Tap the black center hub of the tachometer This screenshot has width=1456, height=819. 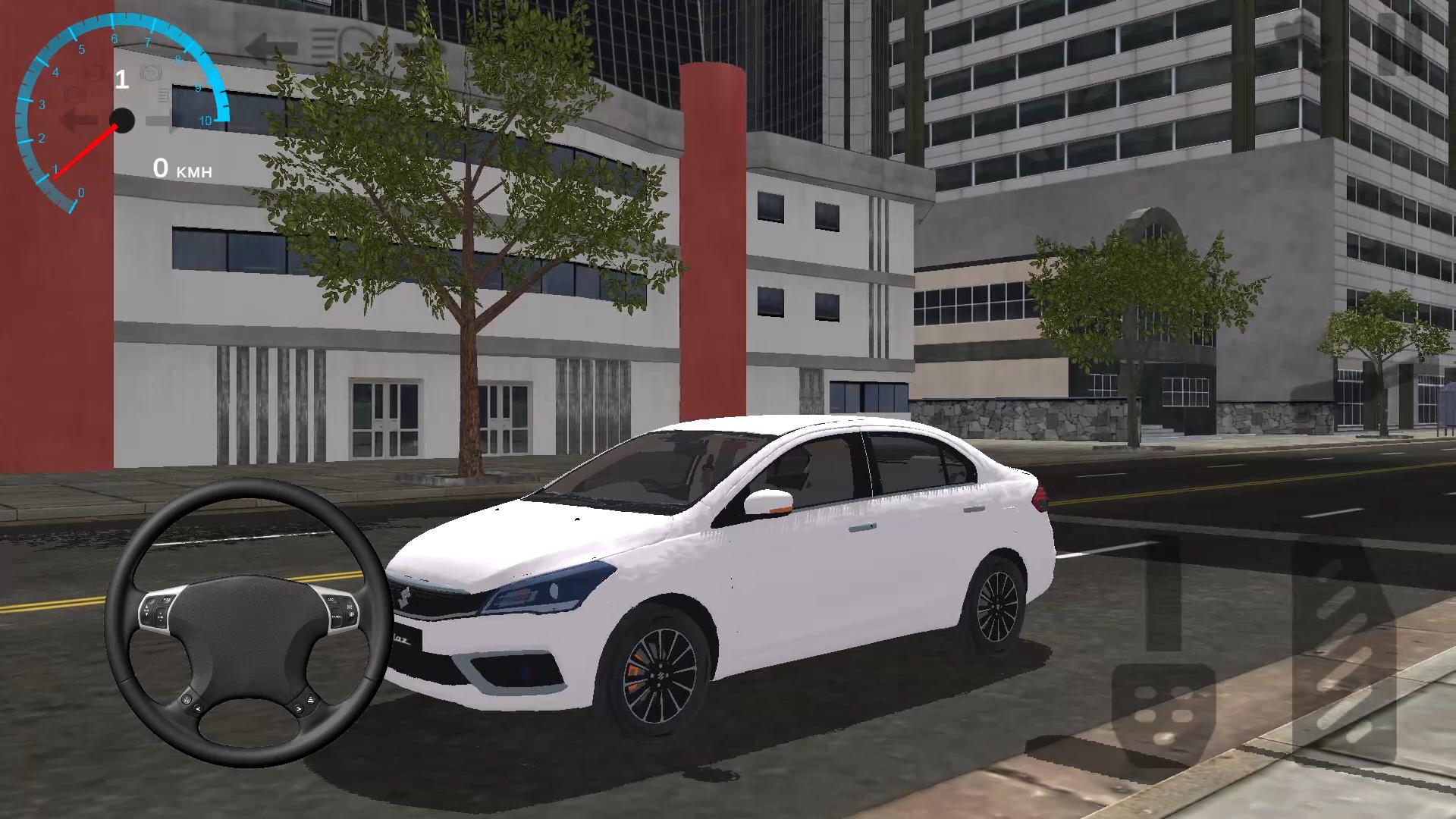pos(122,121)
